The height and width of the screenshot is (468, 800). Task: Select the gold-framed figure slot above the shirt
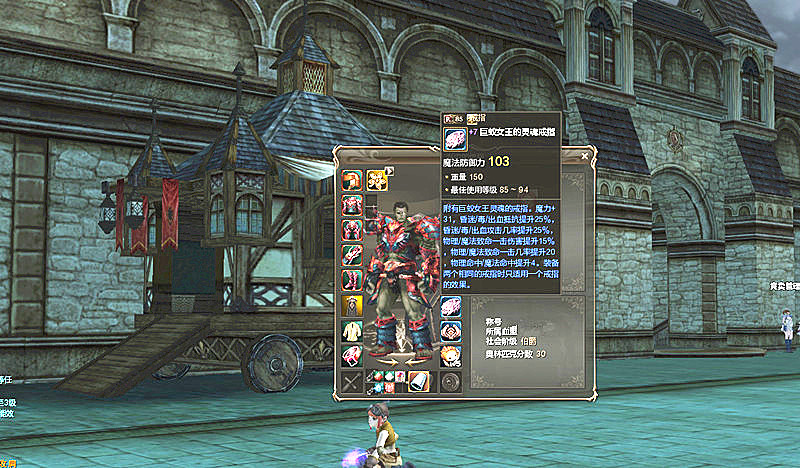[352, 306]
